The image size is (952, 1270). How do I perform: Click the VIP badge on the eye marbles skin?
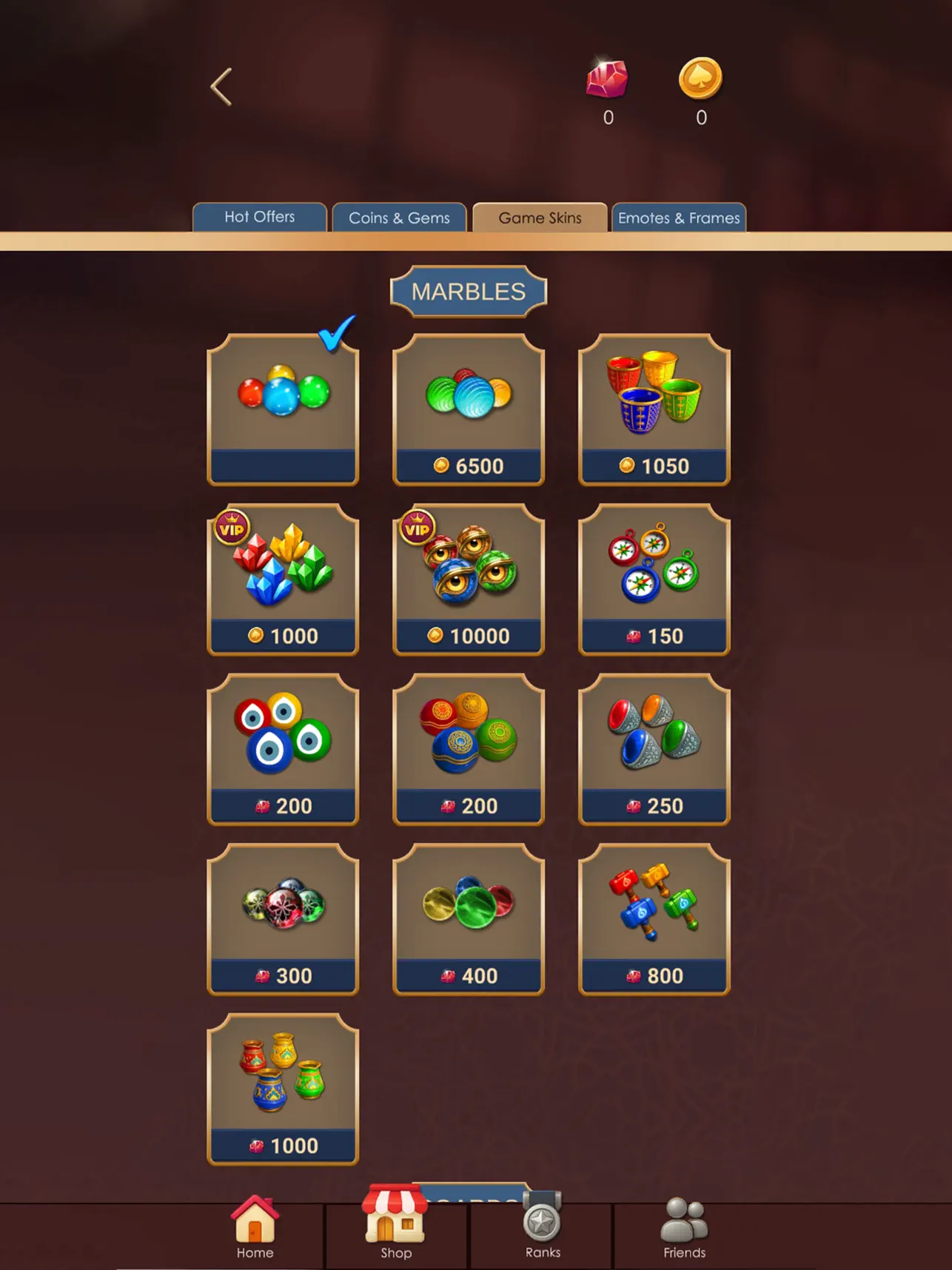pos(418,527)
